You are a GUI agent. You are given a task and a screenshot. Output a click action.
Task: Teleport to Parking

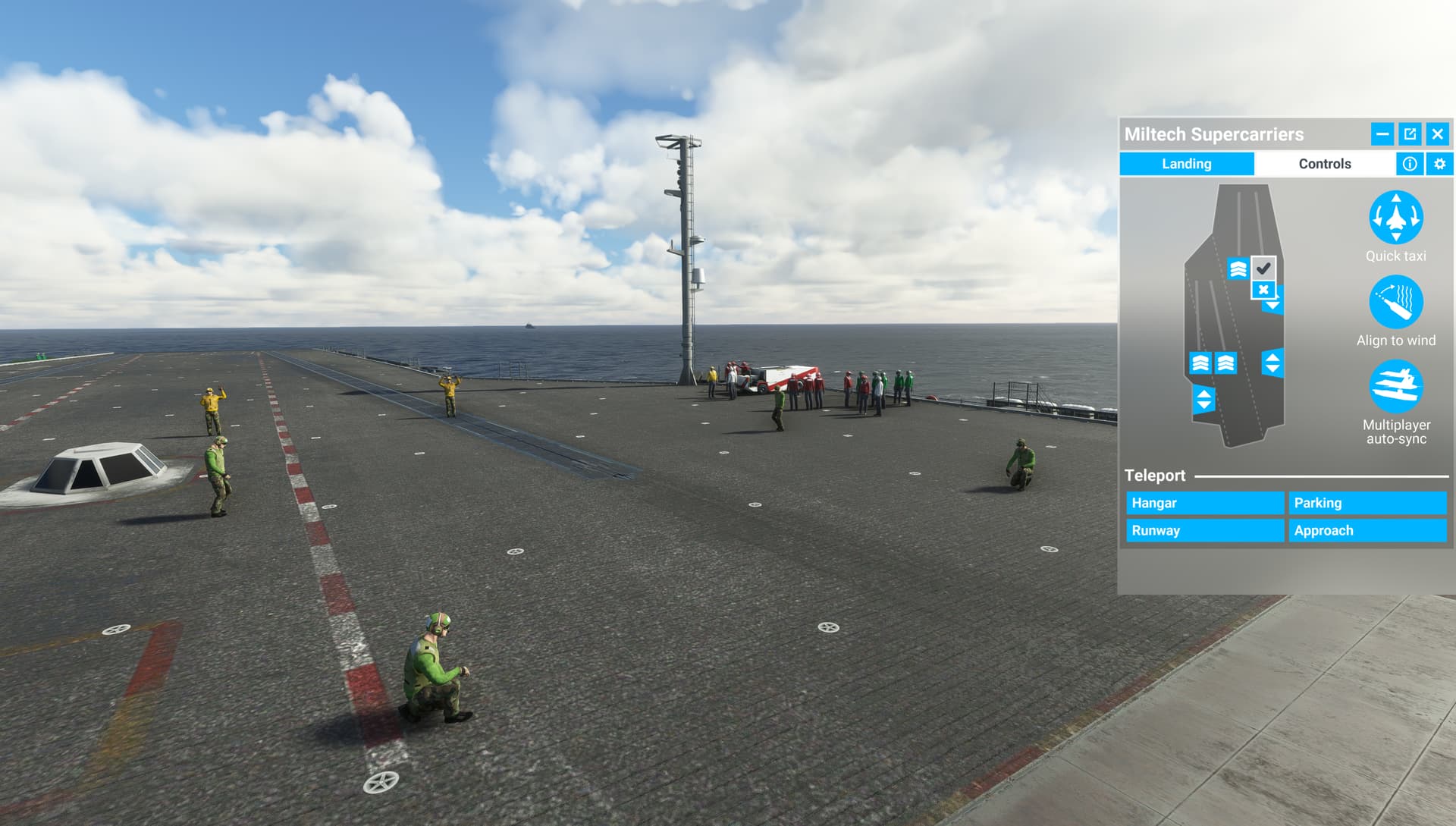(1367, 503)
